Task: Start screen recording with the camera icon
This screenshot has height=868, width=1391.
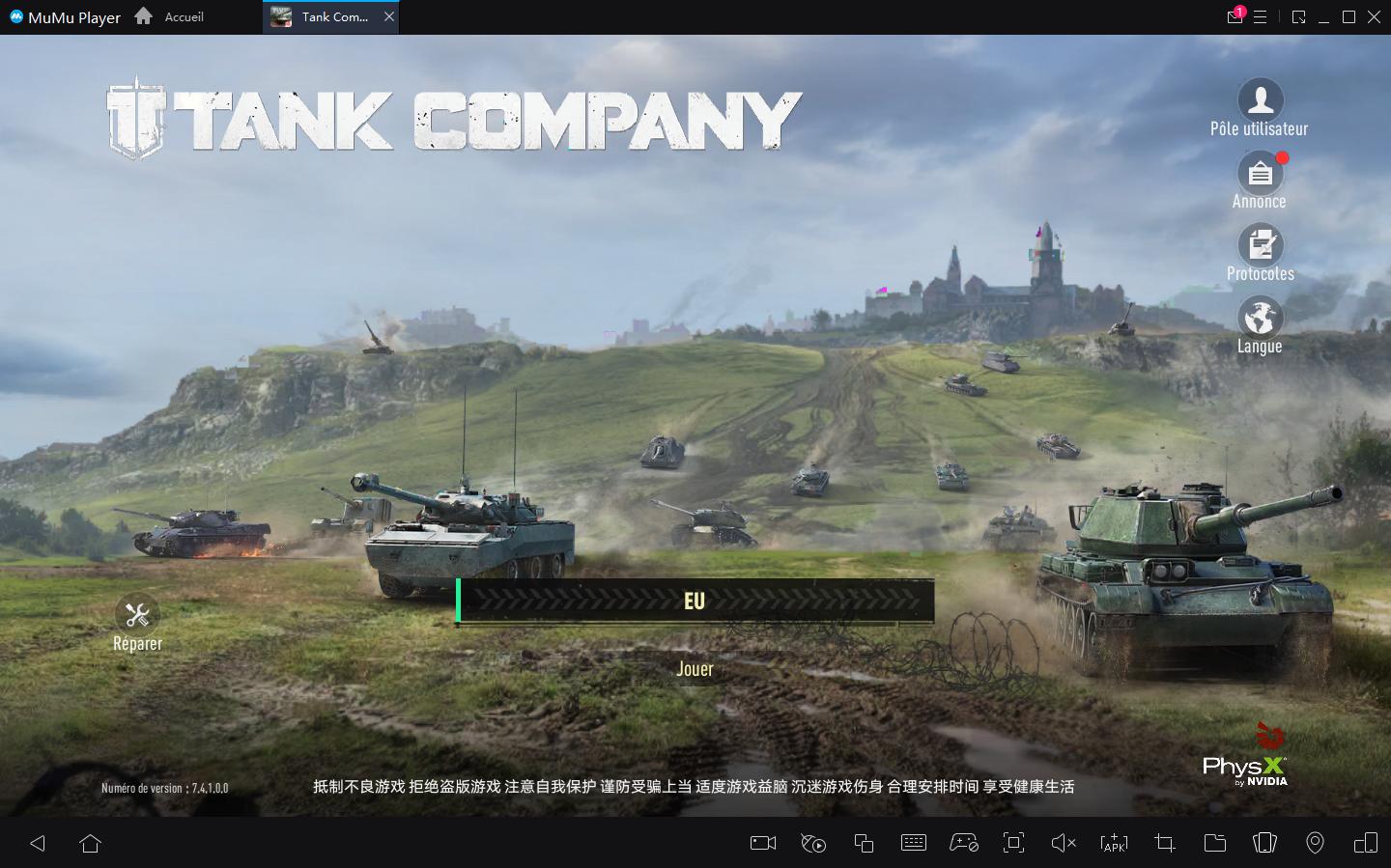Action: click(761, 843)
